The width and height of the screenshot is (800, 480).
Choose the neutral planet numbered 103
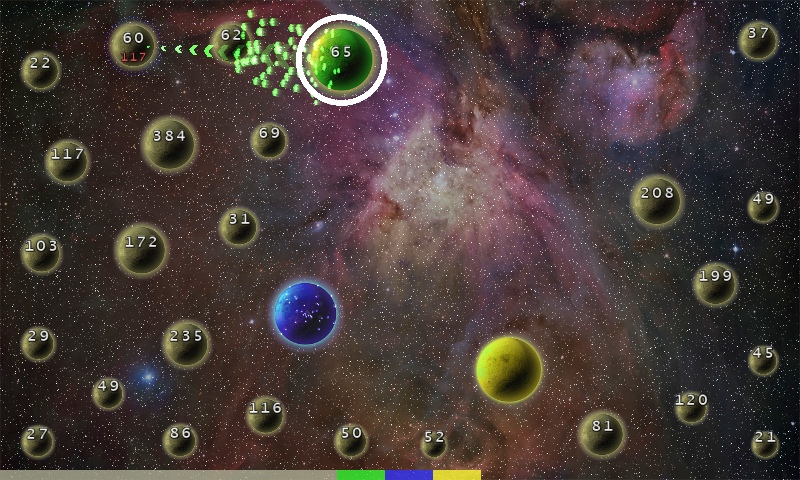click(x=42, y=253)
